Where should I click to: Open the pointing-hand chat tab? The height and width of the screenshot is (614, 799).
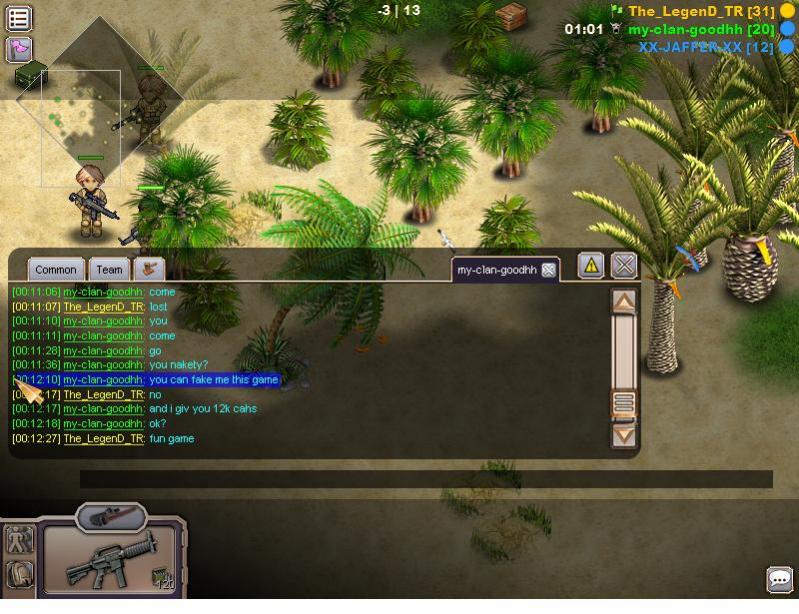(149, 269)
